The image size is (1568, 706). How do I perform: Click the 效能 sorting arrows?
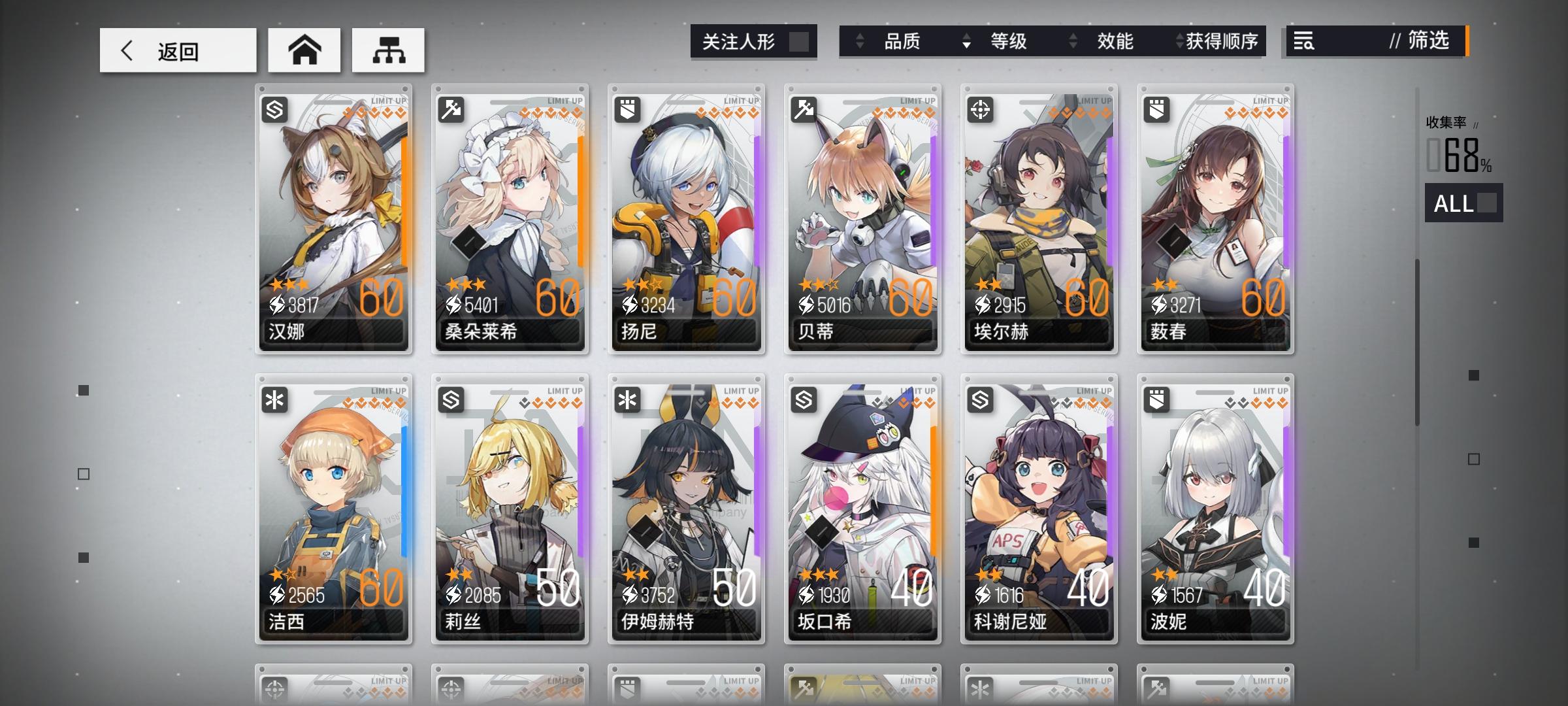[x=1071, y=41]
